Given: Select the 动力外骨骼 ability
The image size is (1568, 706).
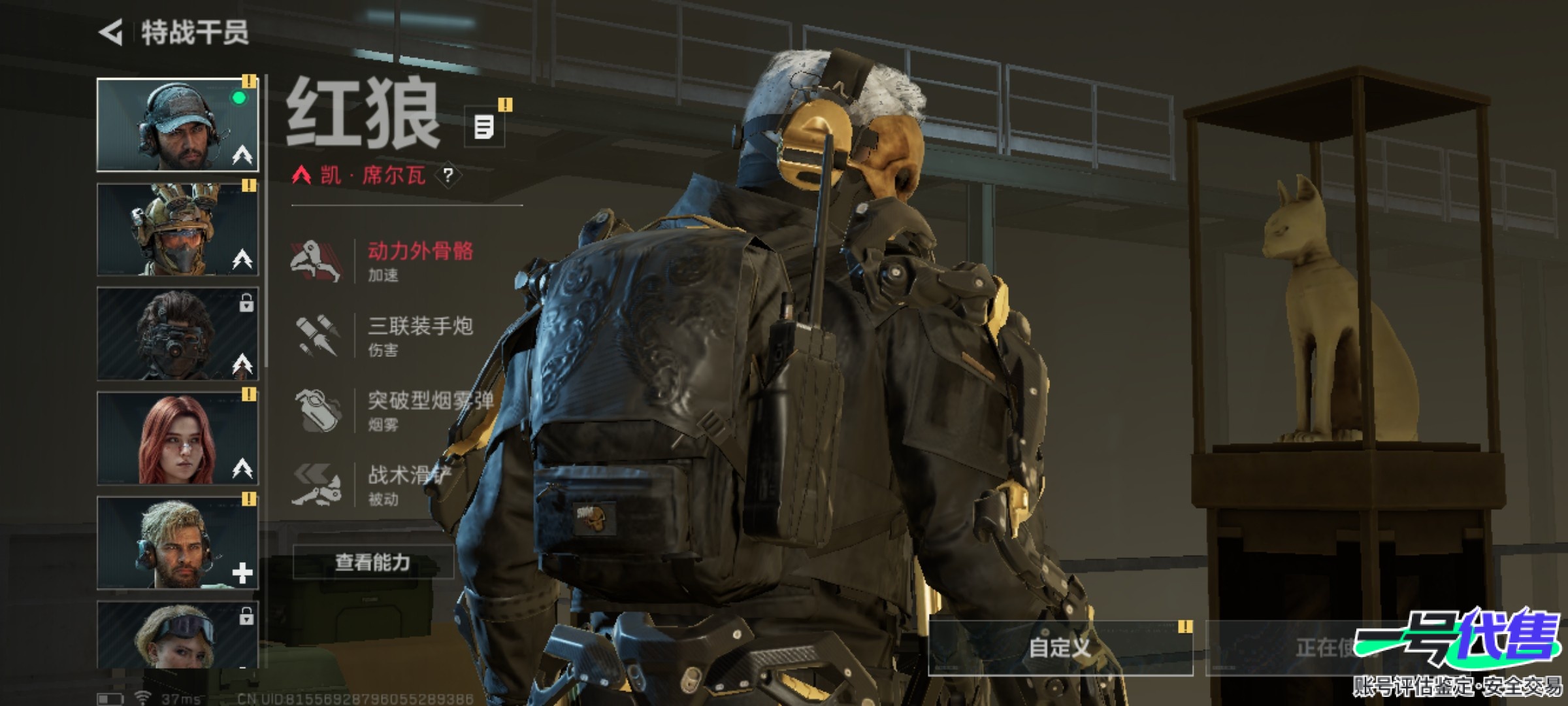Looking at the screenshot, I should pyautogui.click(x=392, y=260).
